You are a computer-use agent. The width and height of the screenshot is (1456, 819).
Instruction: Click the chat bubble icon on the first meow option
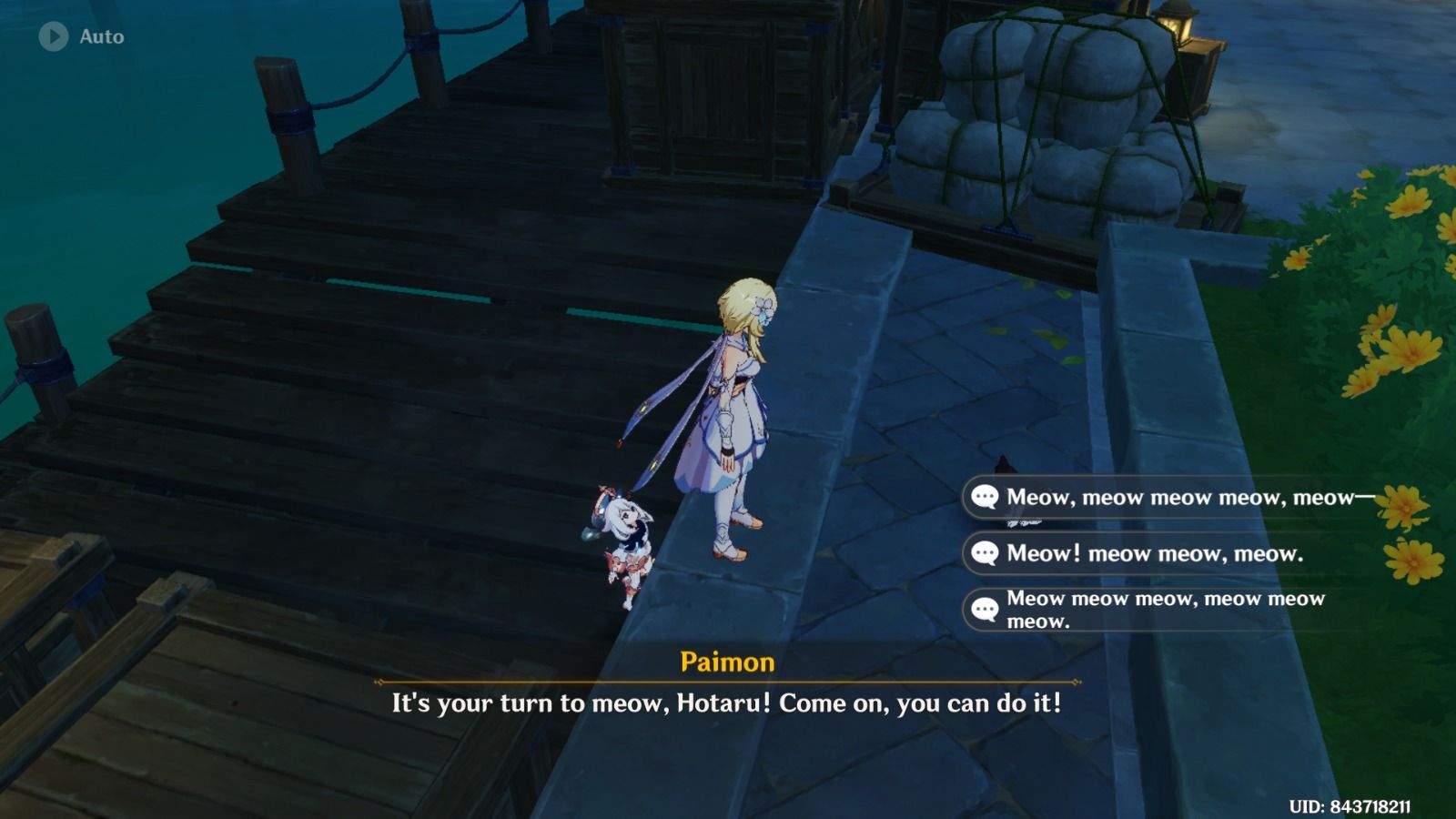tap(985, 497)
